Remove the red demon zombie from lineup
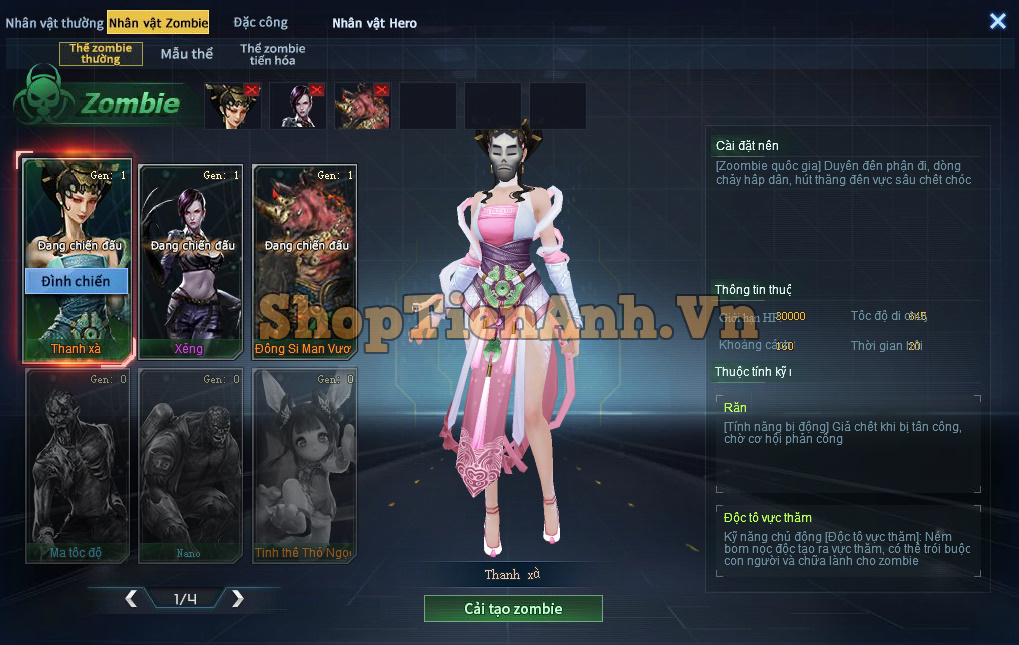 382,90
